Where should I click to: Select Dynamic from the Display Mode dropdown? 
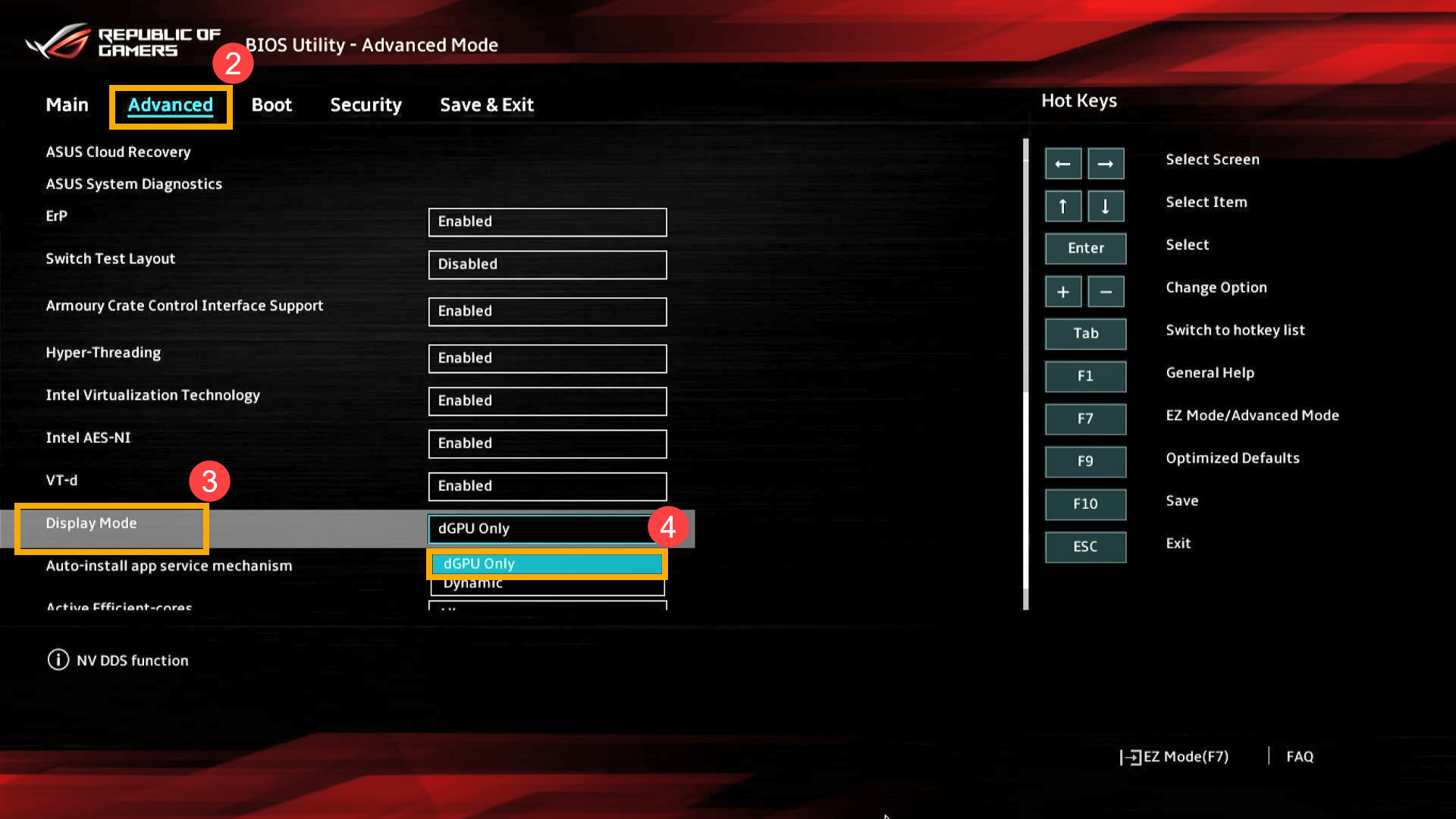pos(547,582)
